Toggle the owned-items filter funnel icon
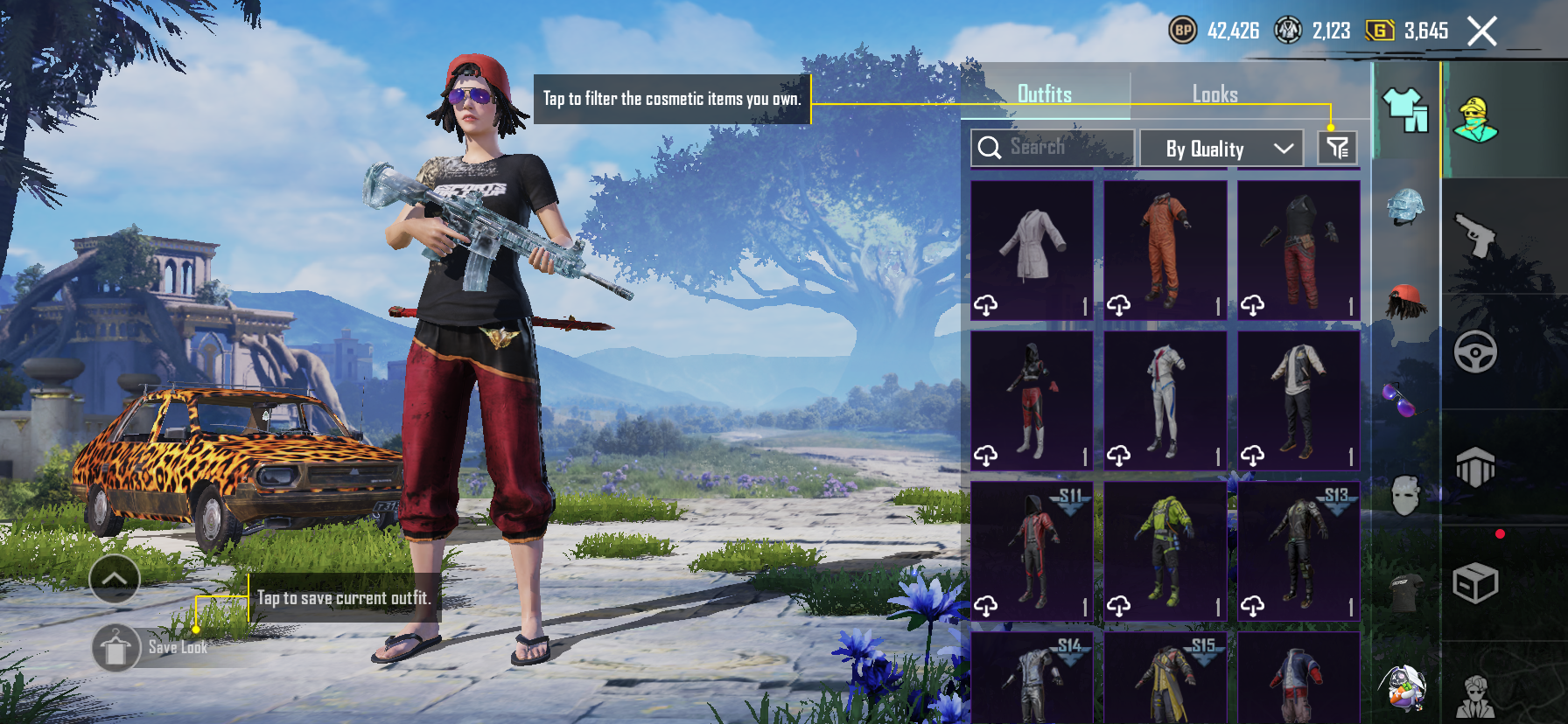 pos(1337,148)
